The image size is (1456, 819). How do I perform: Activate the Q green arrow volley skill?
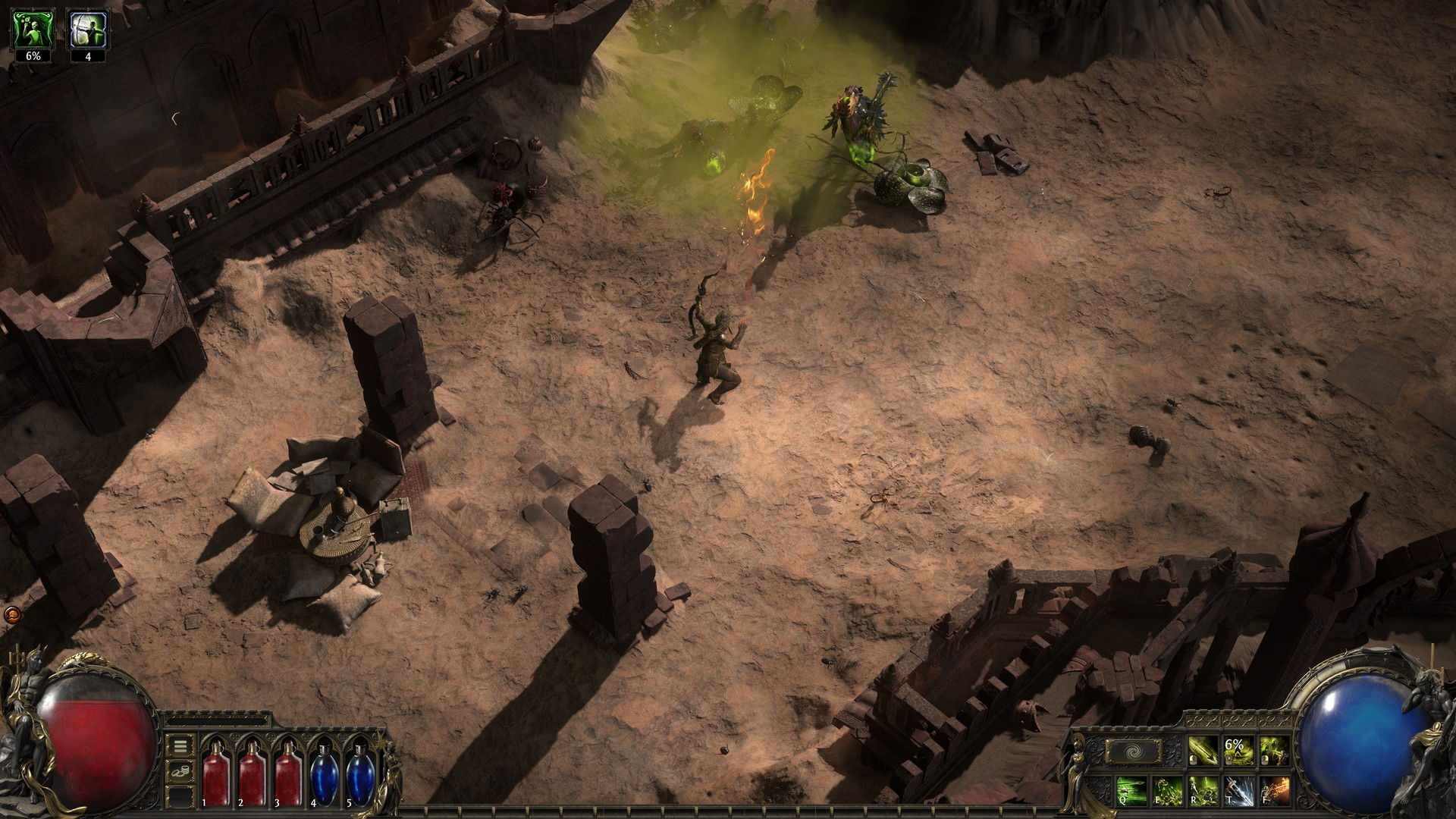1132,790
